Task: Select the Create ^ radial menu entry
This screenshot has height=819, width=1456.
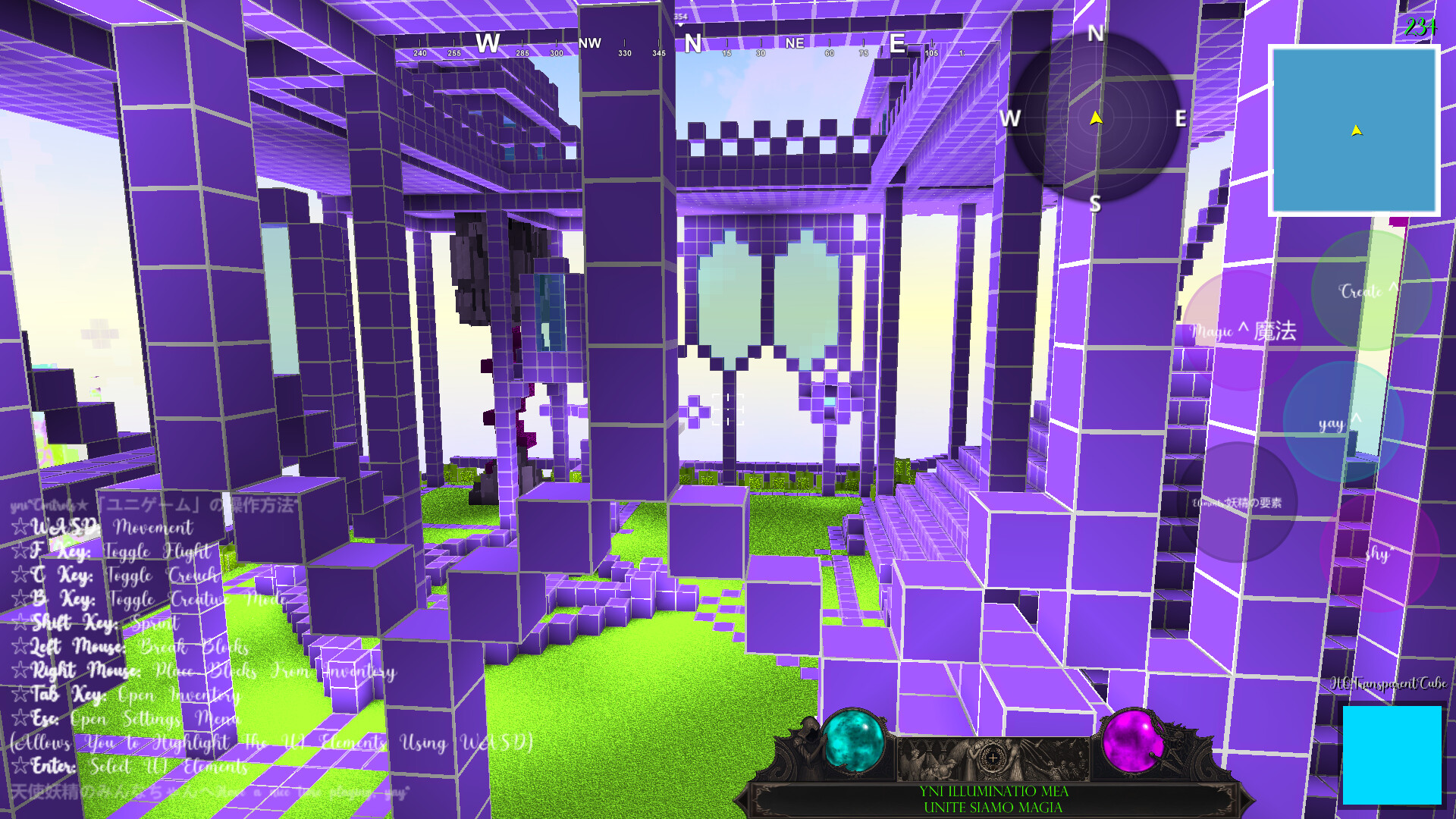Action: (x=1369, y=291)
